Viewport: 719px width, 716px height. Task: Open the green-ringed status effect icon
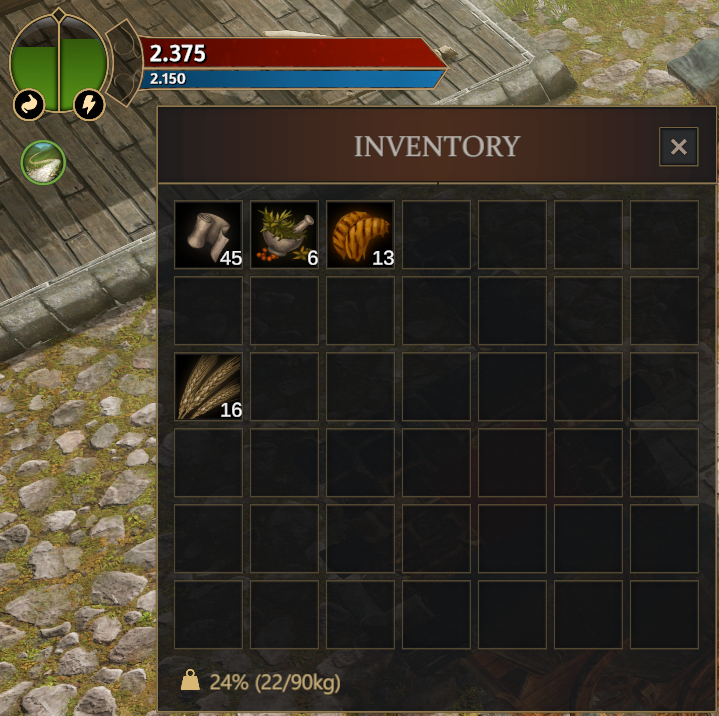pyautogui.click(x=43, y=162)
